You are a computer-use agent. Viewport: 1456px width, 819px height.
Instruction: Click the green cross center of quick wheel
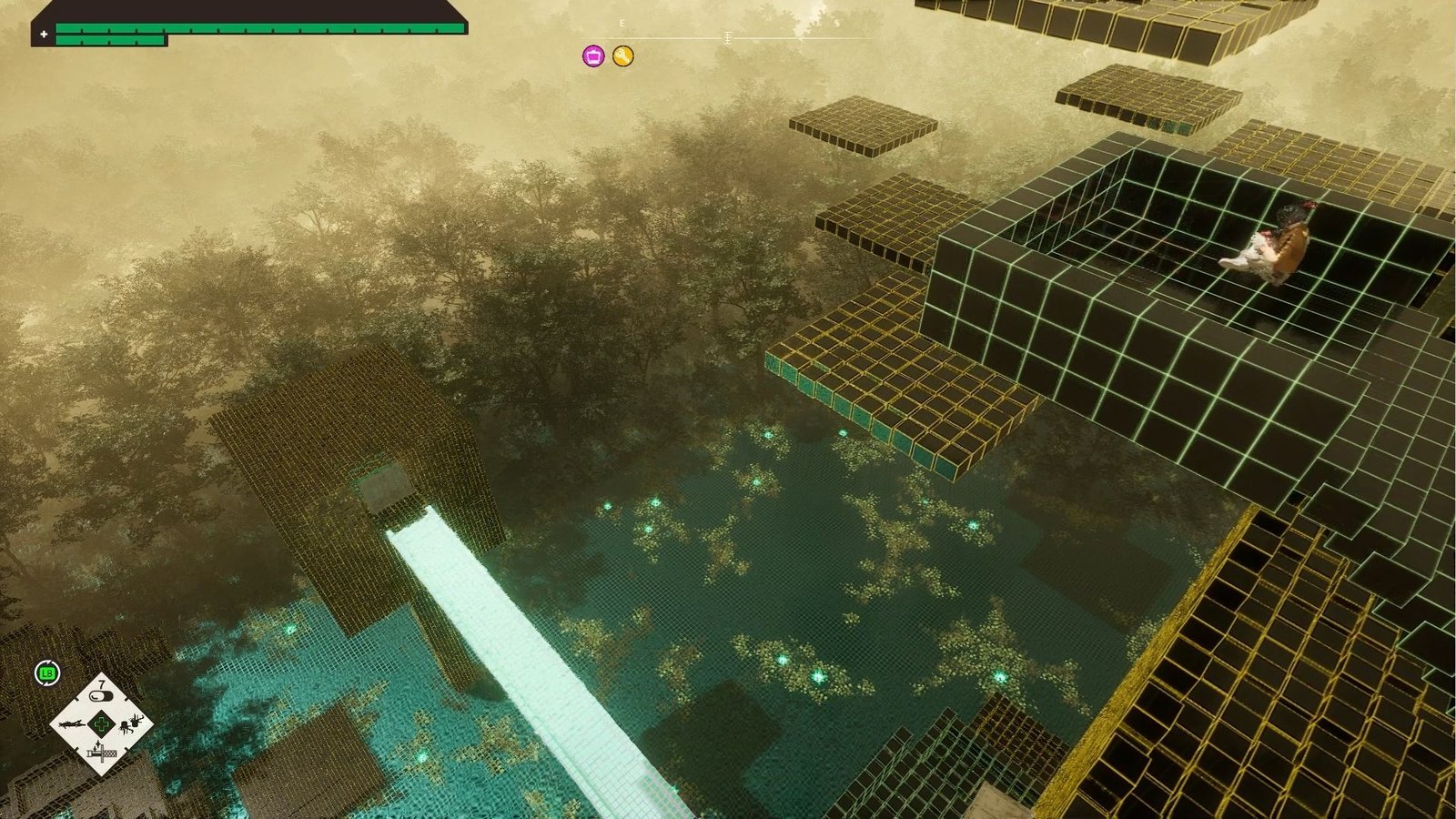tap(102, 724)
